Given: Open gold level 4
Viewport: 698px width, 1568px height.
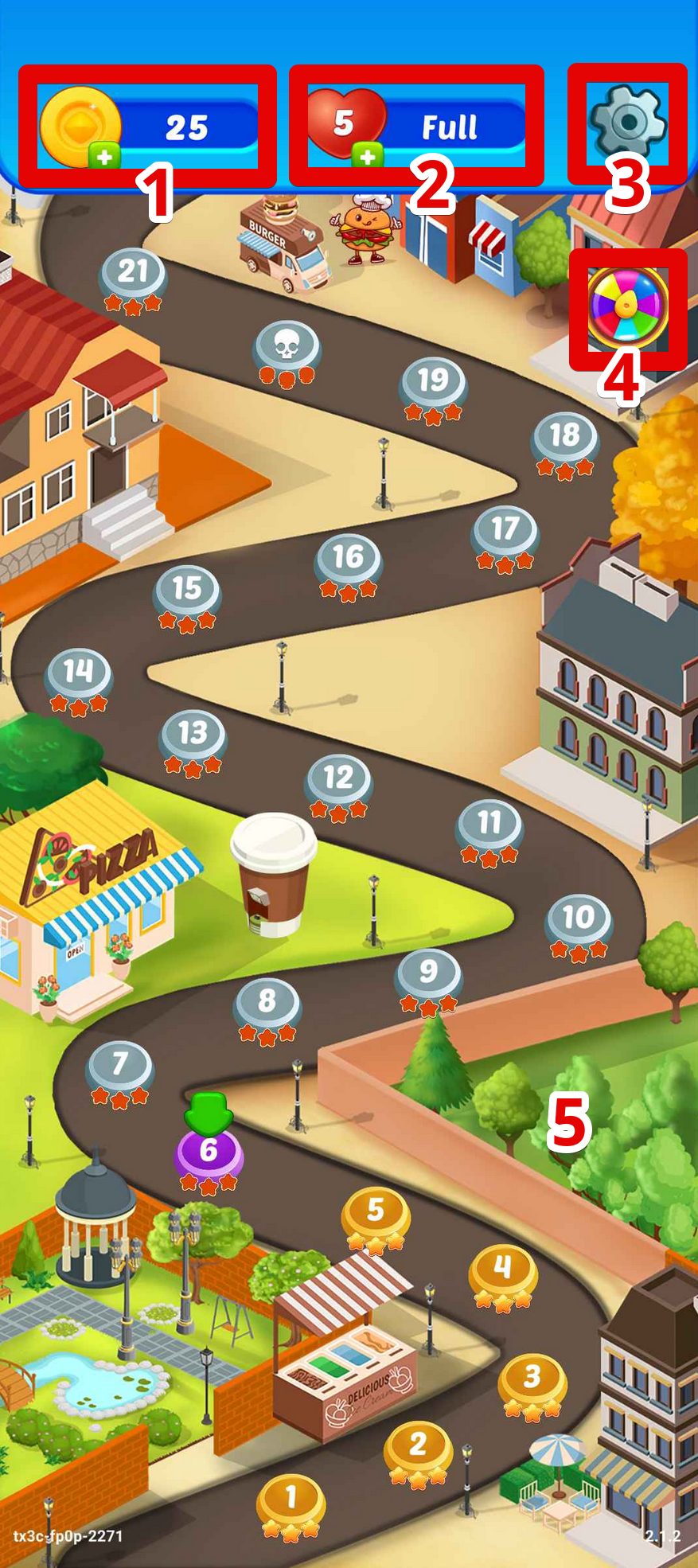Looking at the screenshot, I should coord(502,1267).
